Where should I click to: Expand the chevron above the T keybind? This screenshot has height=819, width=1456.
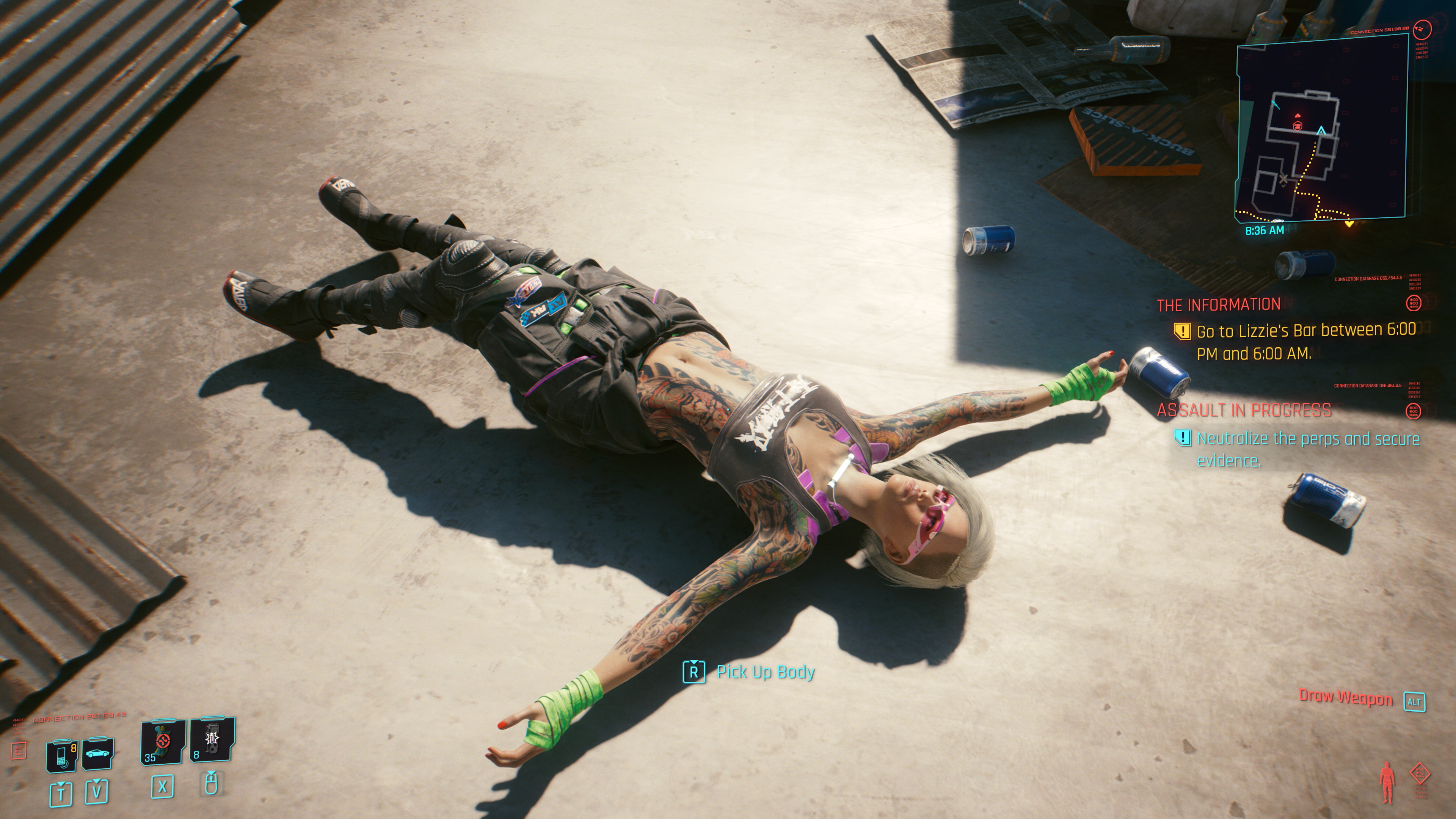(x=62, y=783)
